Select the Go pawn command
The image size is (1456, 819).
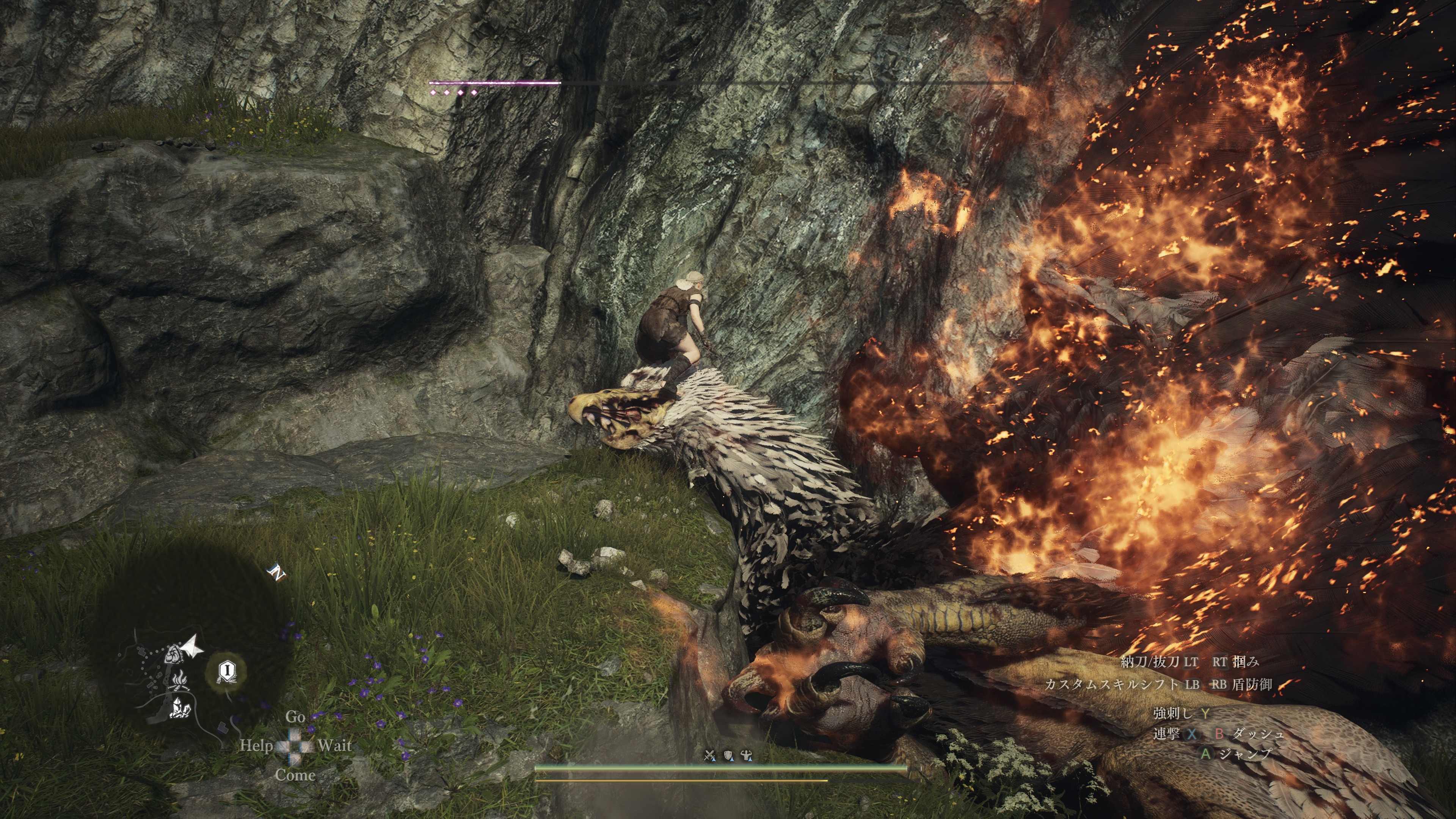(295, 717)
